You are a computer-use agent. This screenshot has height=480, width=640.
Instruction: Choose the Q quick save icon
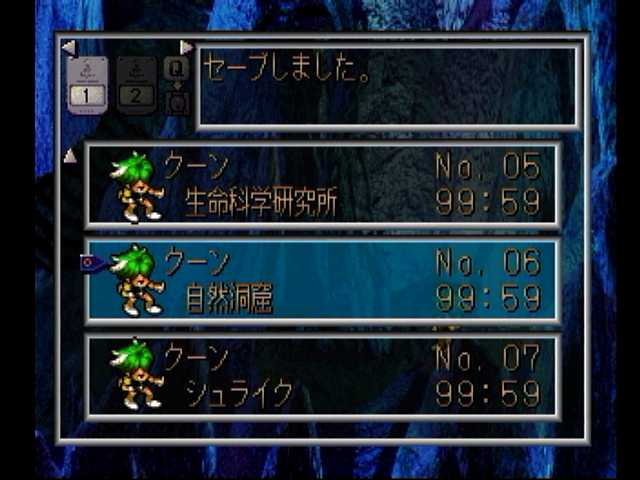[176, 68]
